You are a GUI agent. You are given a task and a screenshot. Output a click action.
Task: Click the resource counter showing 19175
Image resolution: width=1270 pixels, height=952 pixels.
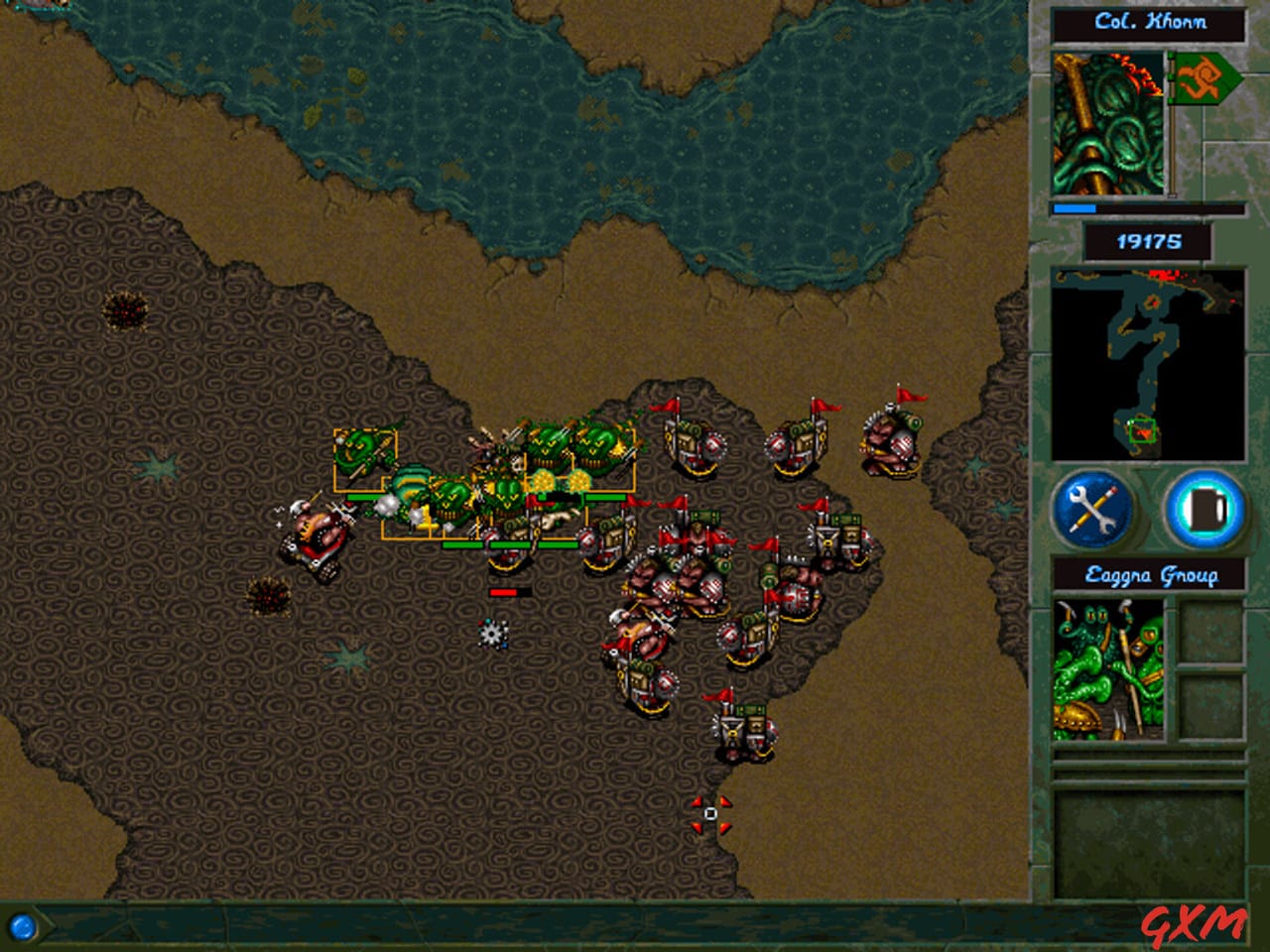[x=1149, y=239]
